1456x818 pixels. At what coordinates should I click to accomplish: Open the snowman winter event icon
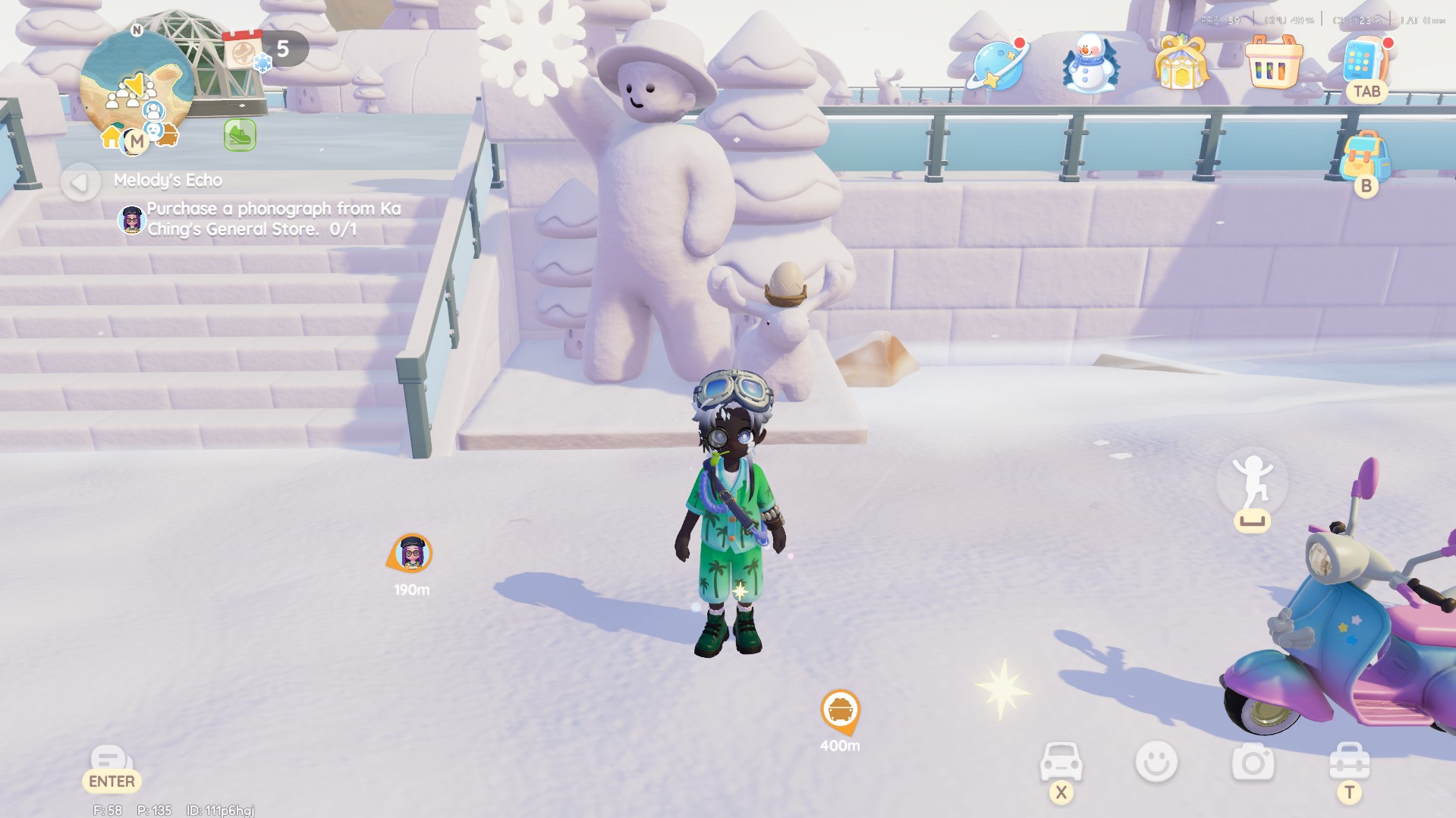tap(1090, 64)
